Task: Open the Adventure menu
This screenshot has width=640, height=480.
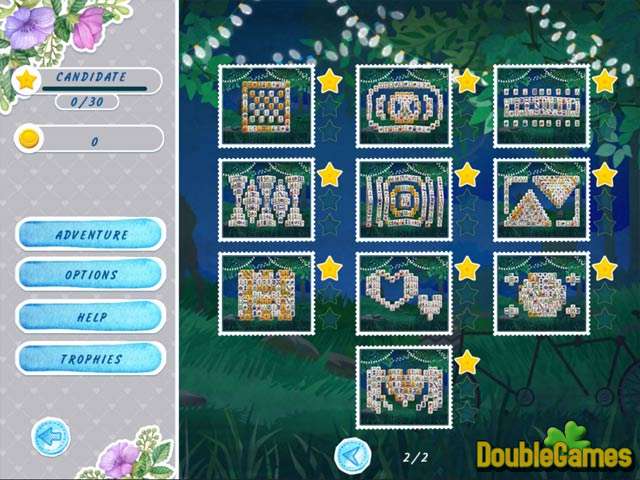Action: 91,235
